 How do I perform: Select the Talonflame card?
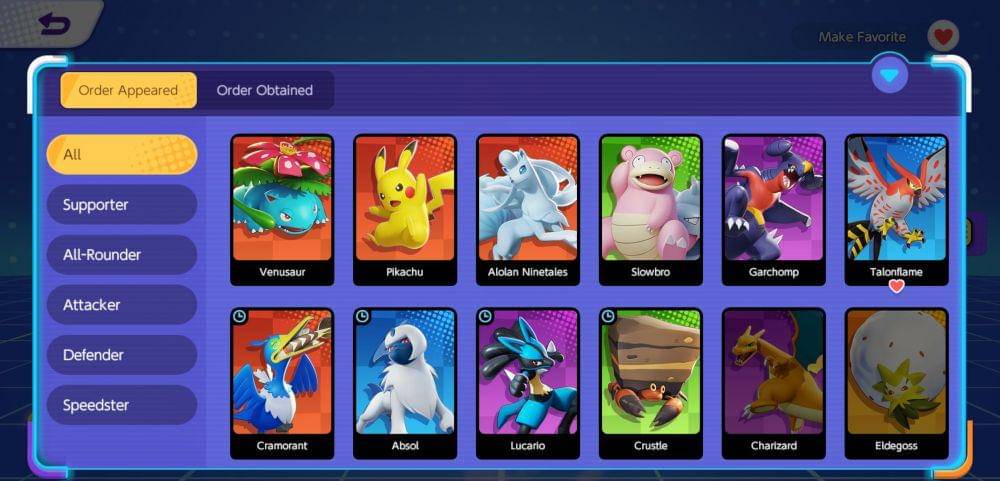pos(896,209)
